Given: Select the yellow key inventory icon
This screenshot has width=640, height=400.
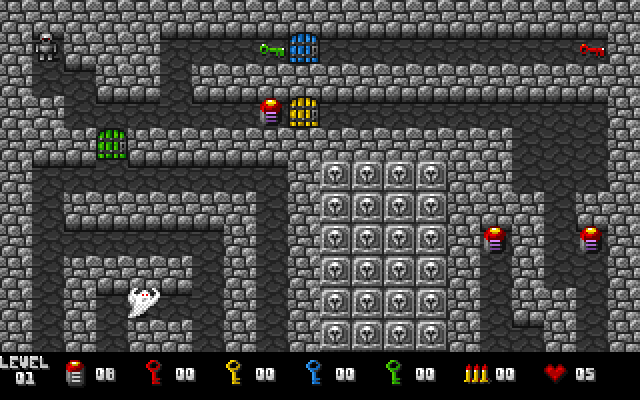Looking at the screenshot, I should [x=234, y=373].
